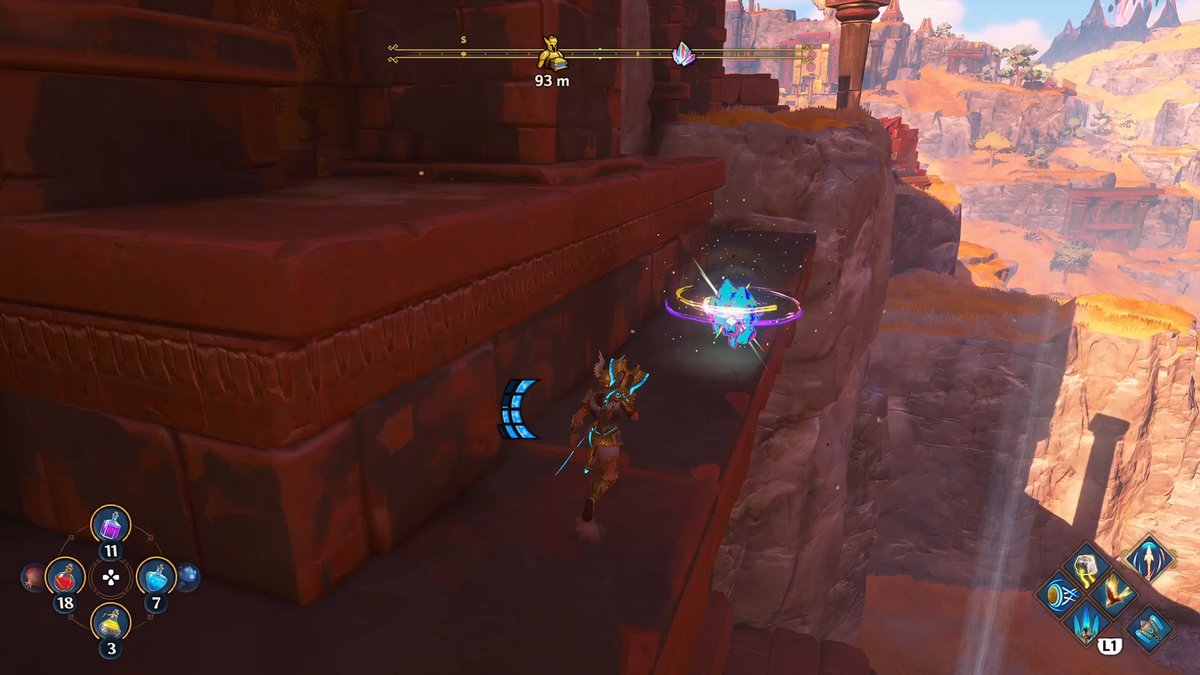The height and width of the screenshot is (675, 1200).
Task: Pick the blue mushroom icon beside blue potion
Action: pos(188,577)
